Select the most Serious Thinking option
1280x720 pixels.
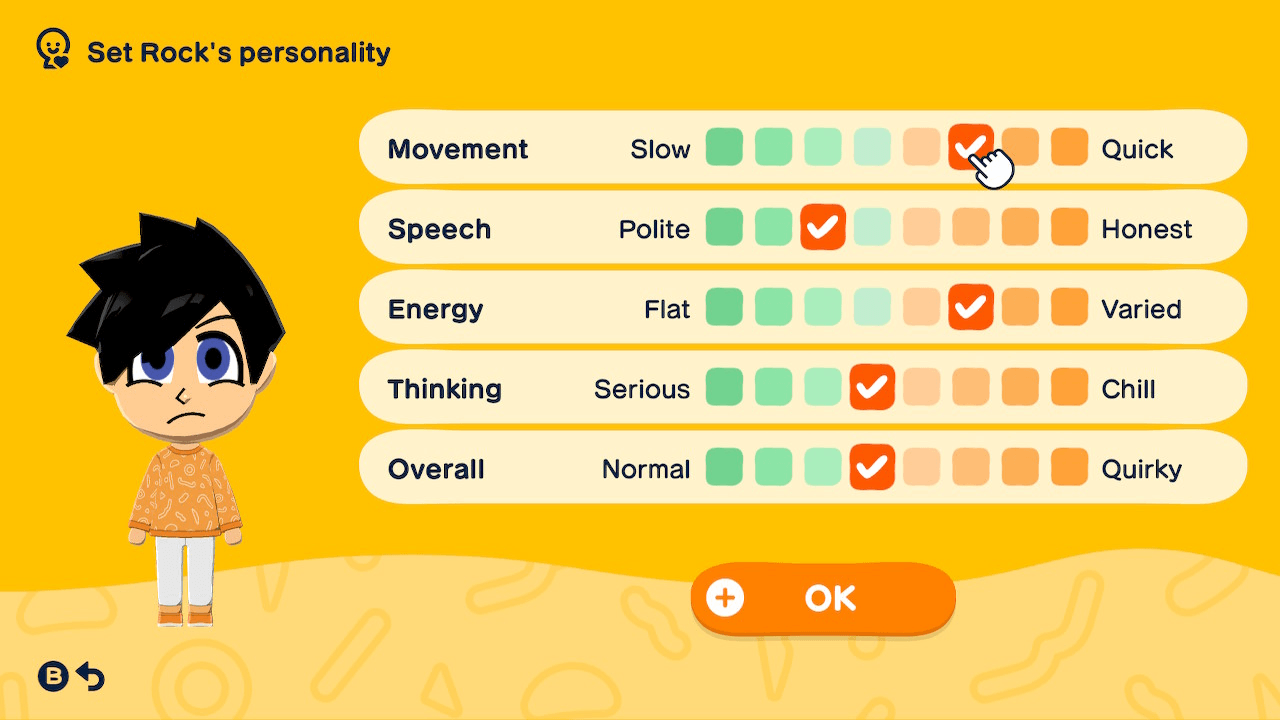724,388
